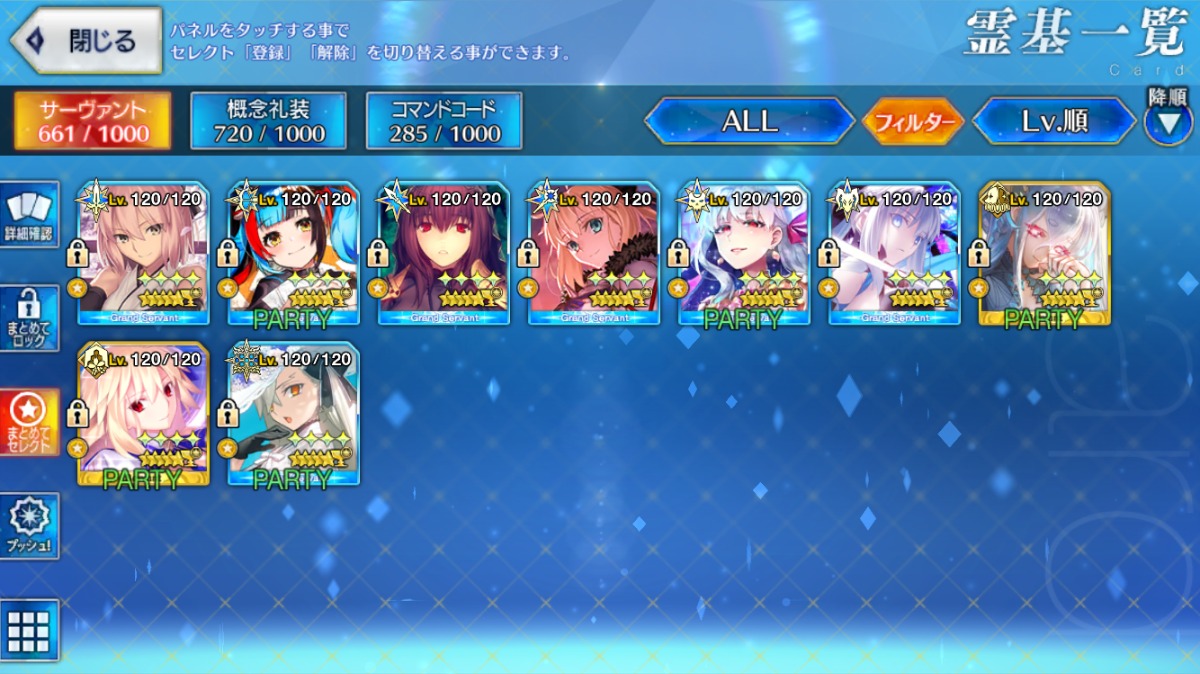The height and width of the screenshot is (674, 1200).
Task: Pick the red-and-blue twin-tail servant card
Action: (x=294, y=255)
